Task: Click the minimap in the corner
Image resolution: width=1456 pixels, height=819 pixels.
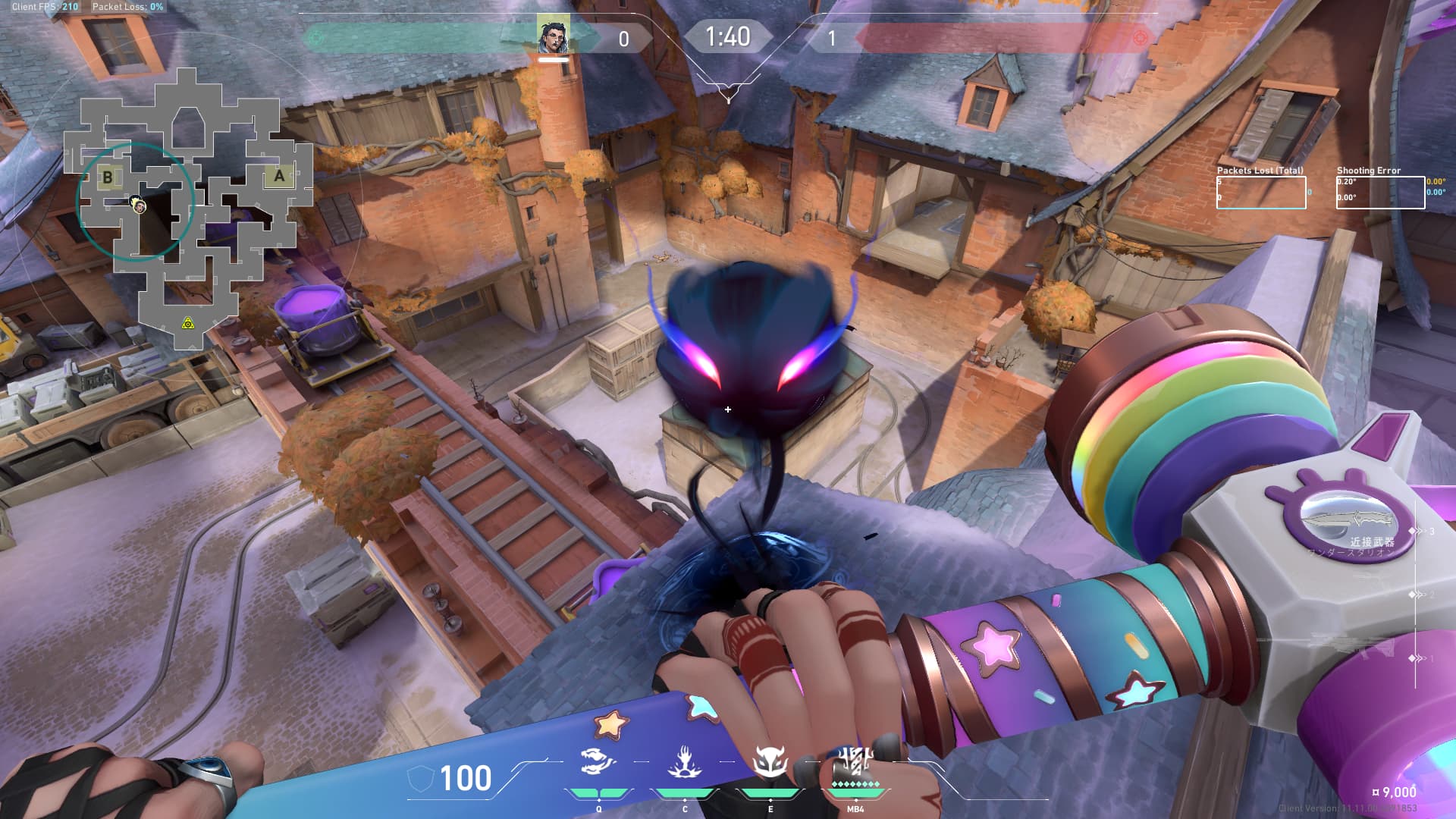Action: click(x=190, y=209)
